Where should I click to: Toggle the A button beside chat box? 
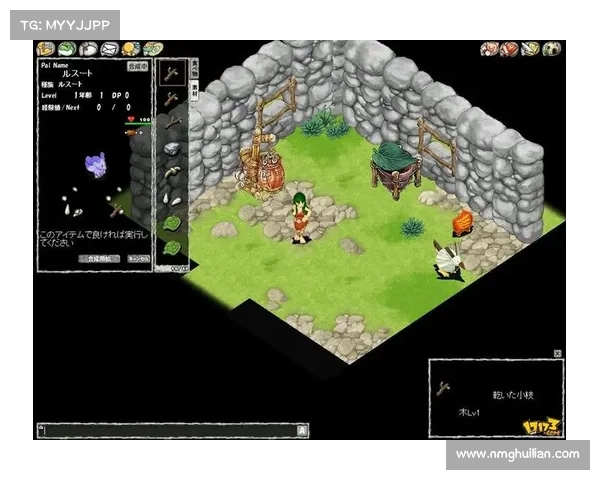(x=302, y=430)
